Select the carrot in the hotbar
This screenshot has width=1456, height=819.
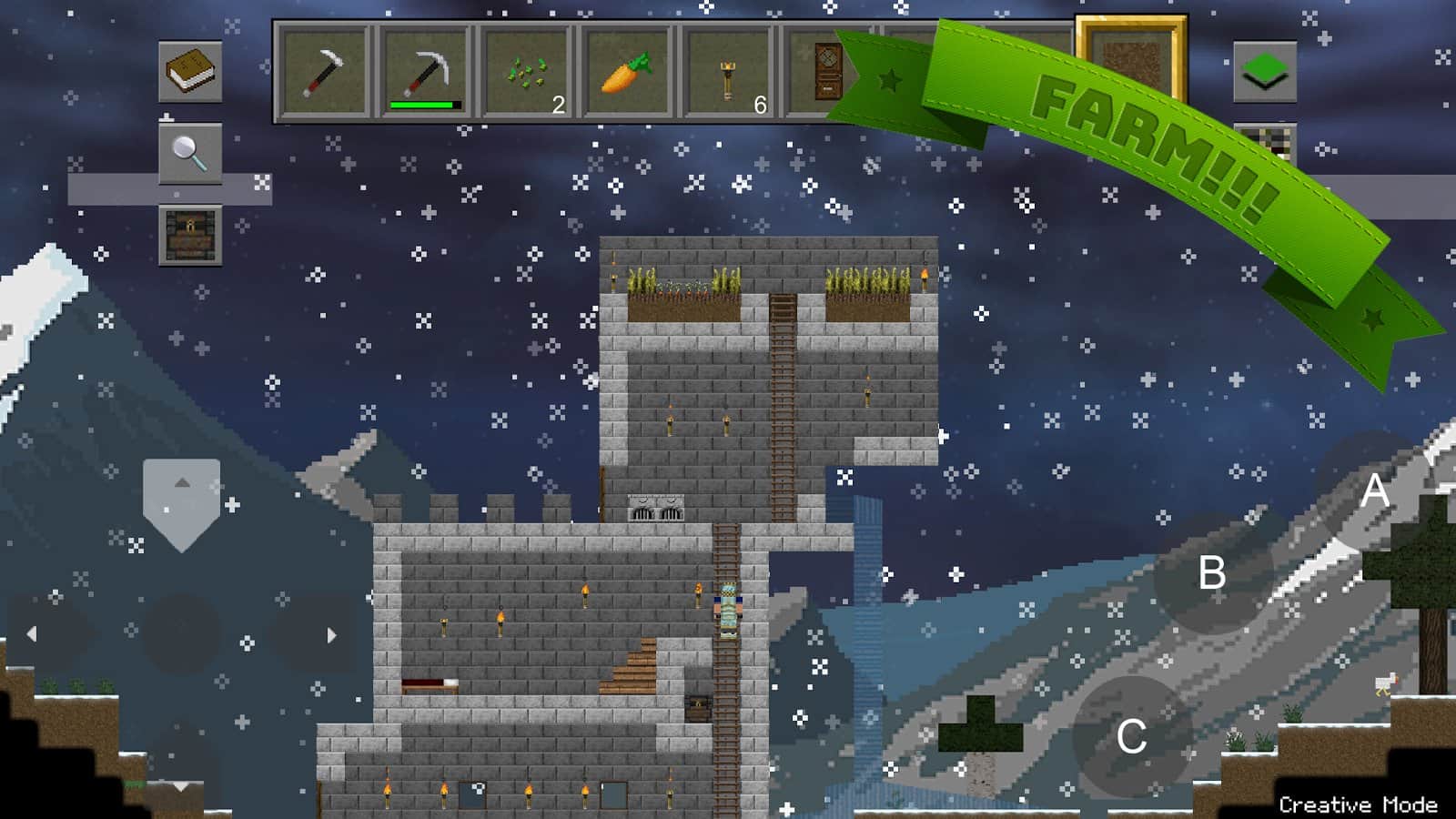point(627,73)
